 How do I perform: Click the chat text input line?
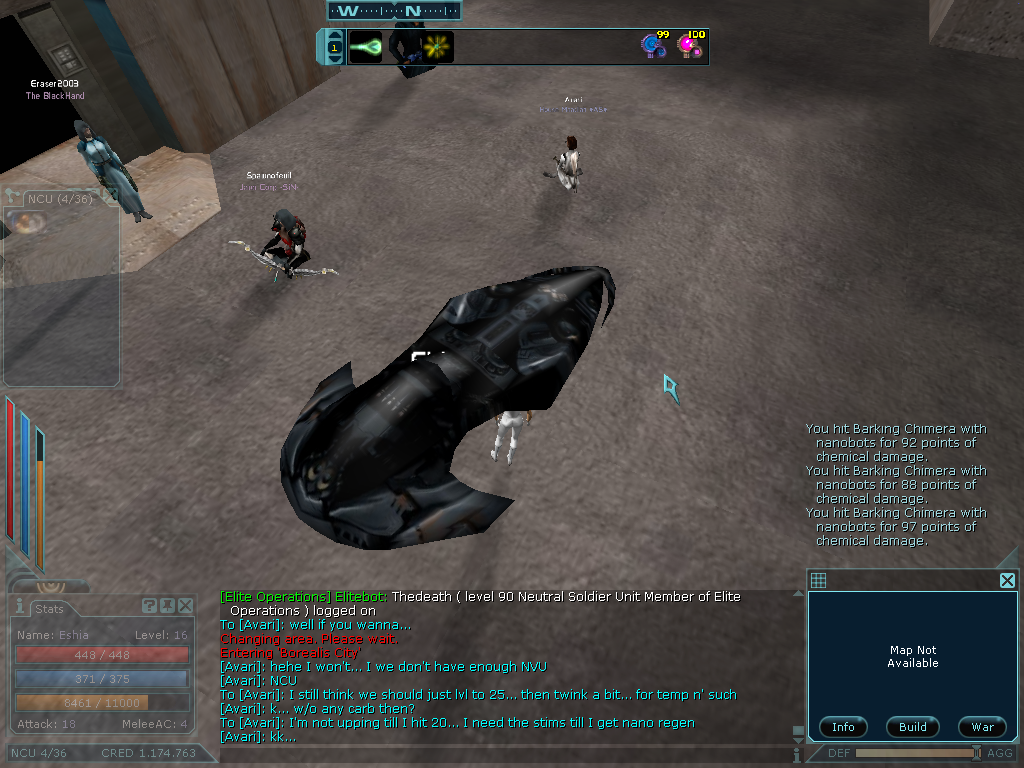click(x=500, y=754)
